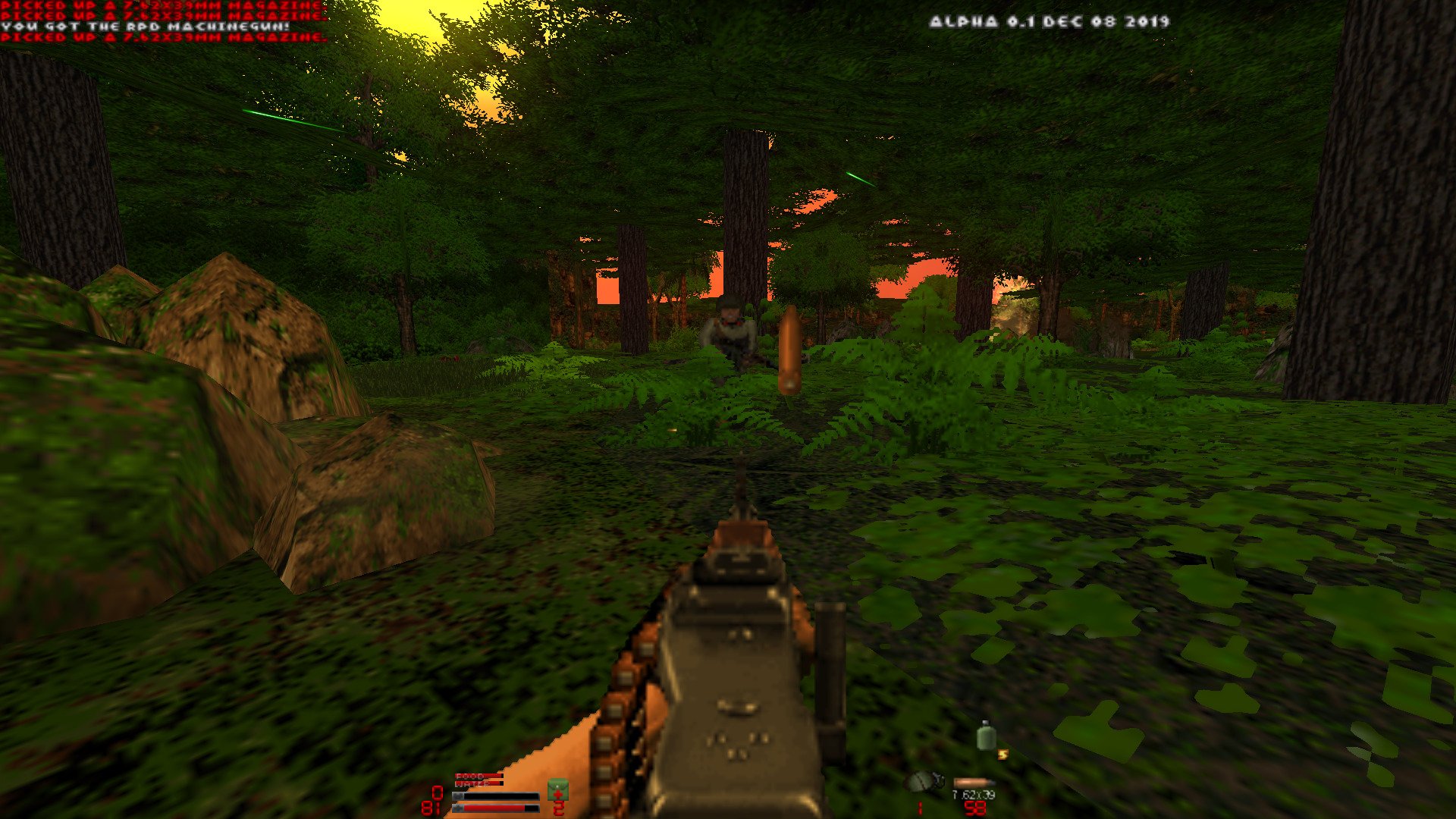The width and height of the screenshot is (1456, 819).
Task: Select the green medkit icon on the HUD
Action: pos(558,790)
